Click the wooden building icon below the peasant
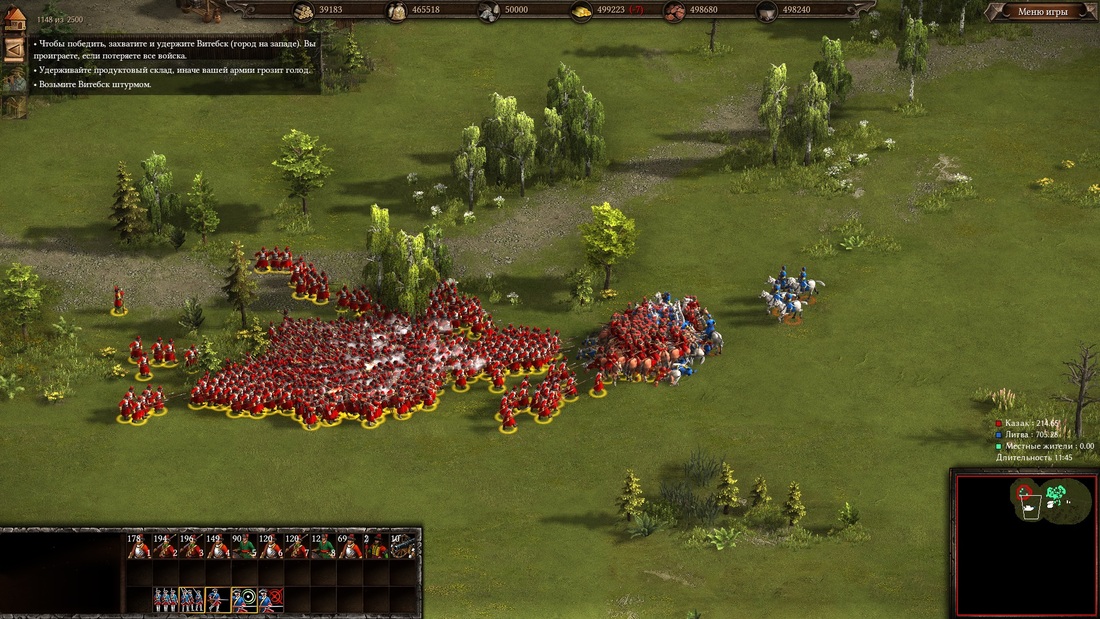The image size is (1100, 619). coord(14,108)
